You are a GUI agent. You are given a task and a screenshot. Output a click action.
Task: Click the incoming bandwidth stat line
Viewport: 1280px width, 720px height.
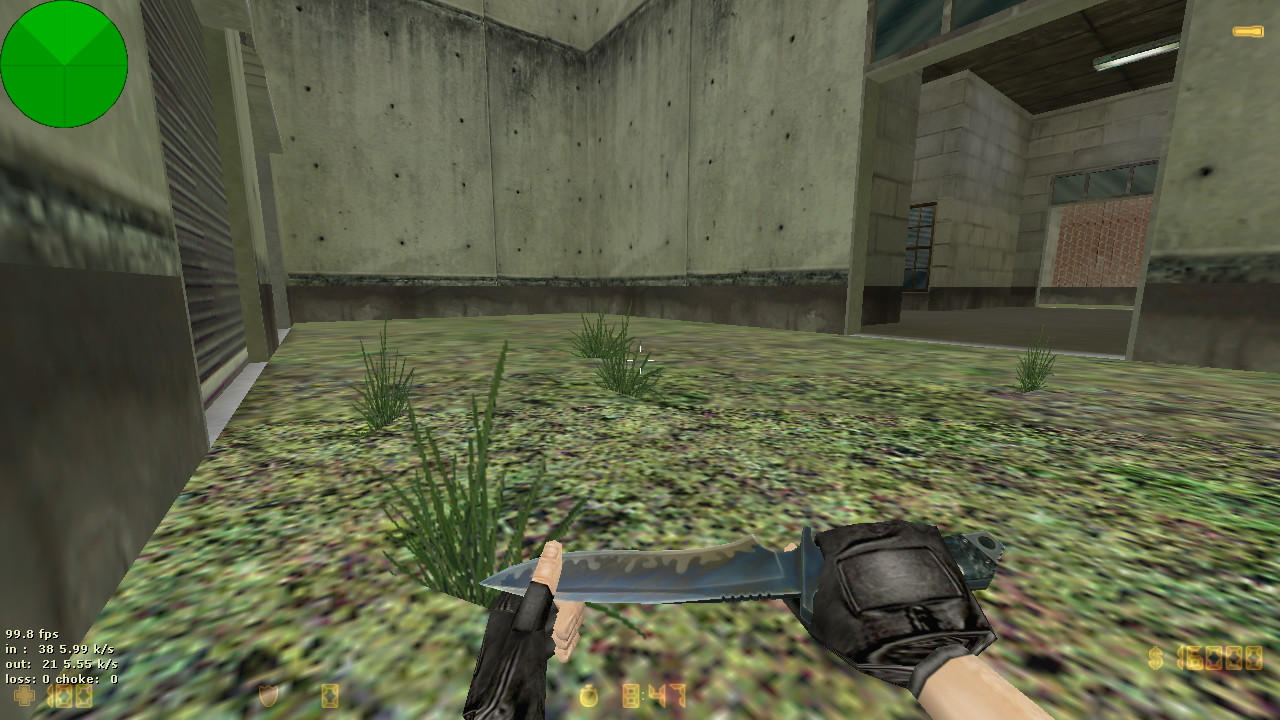pyautogui.click(x=60, y=648)
